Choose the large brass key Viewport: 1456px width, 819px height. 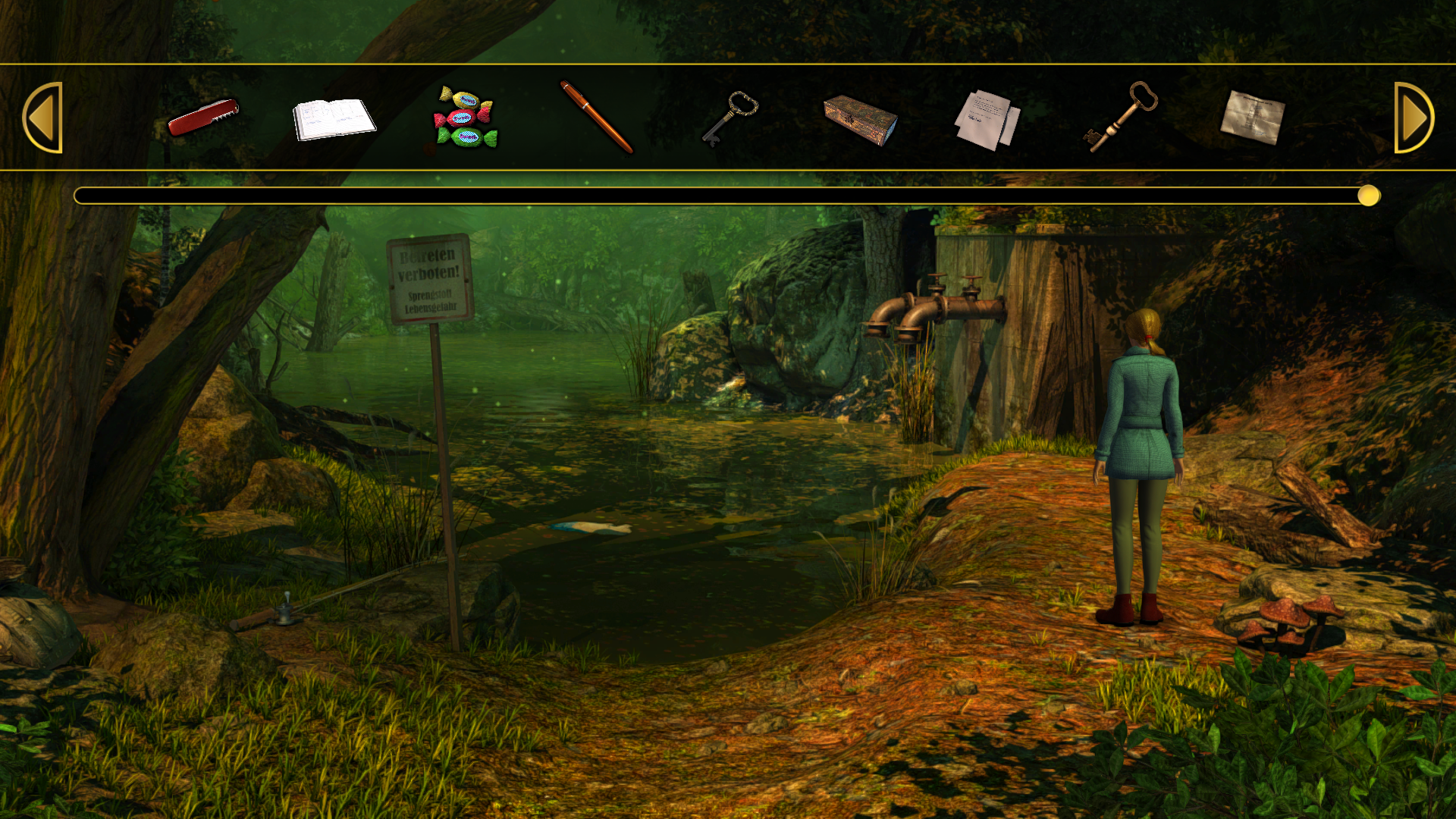[x=1121, y=118]
